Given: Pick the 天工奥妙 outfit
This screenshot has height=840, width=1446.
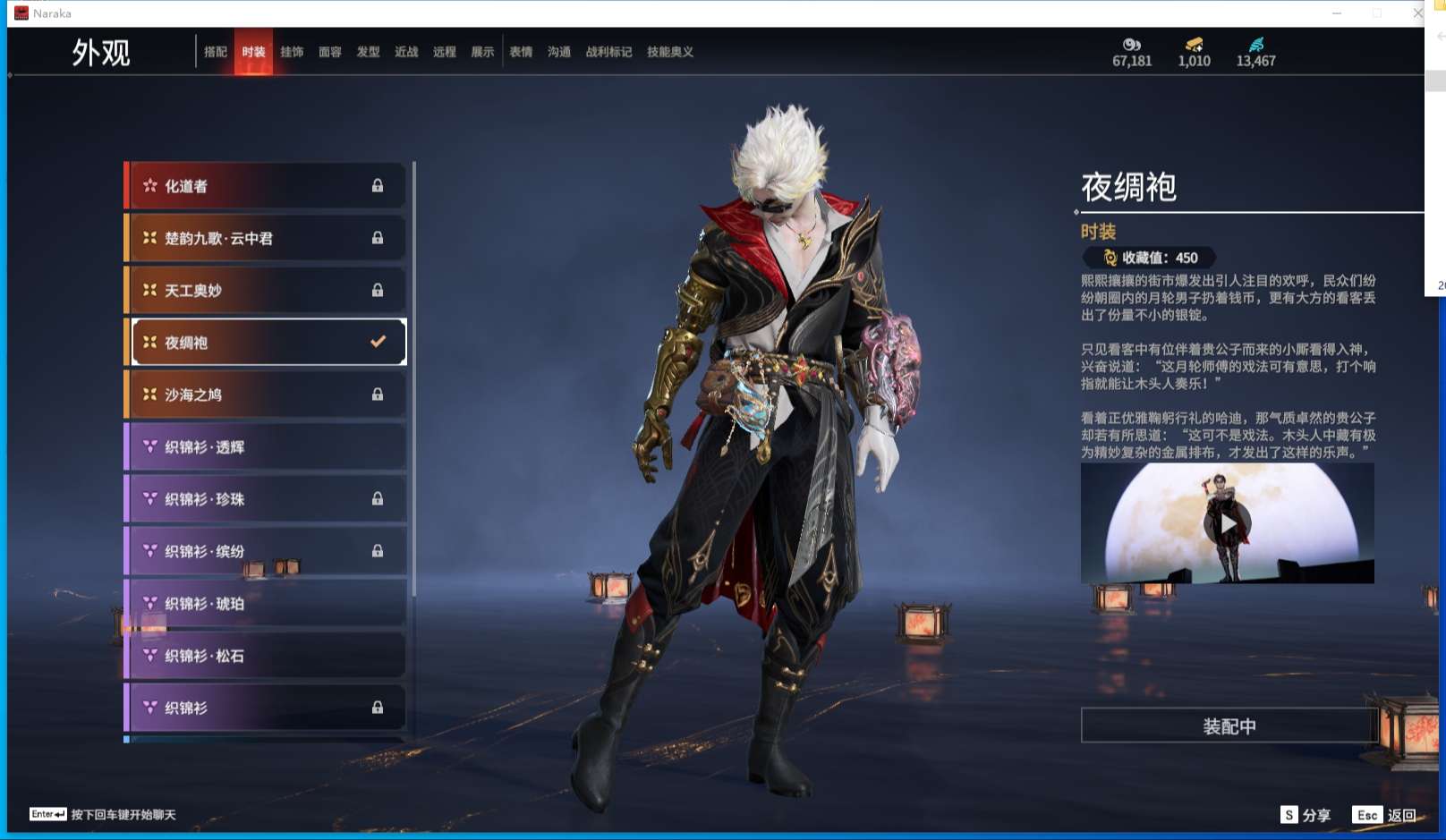Looking at the screenshot, I should [265, 290].
